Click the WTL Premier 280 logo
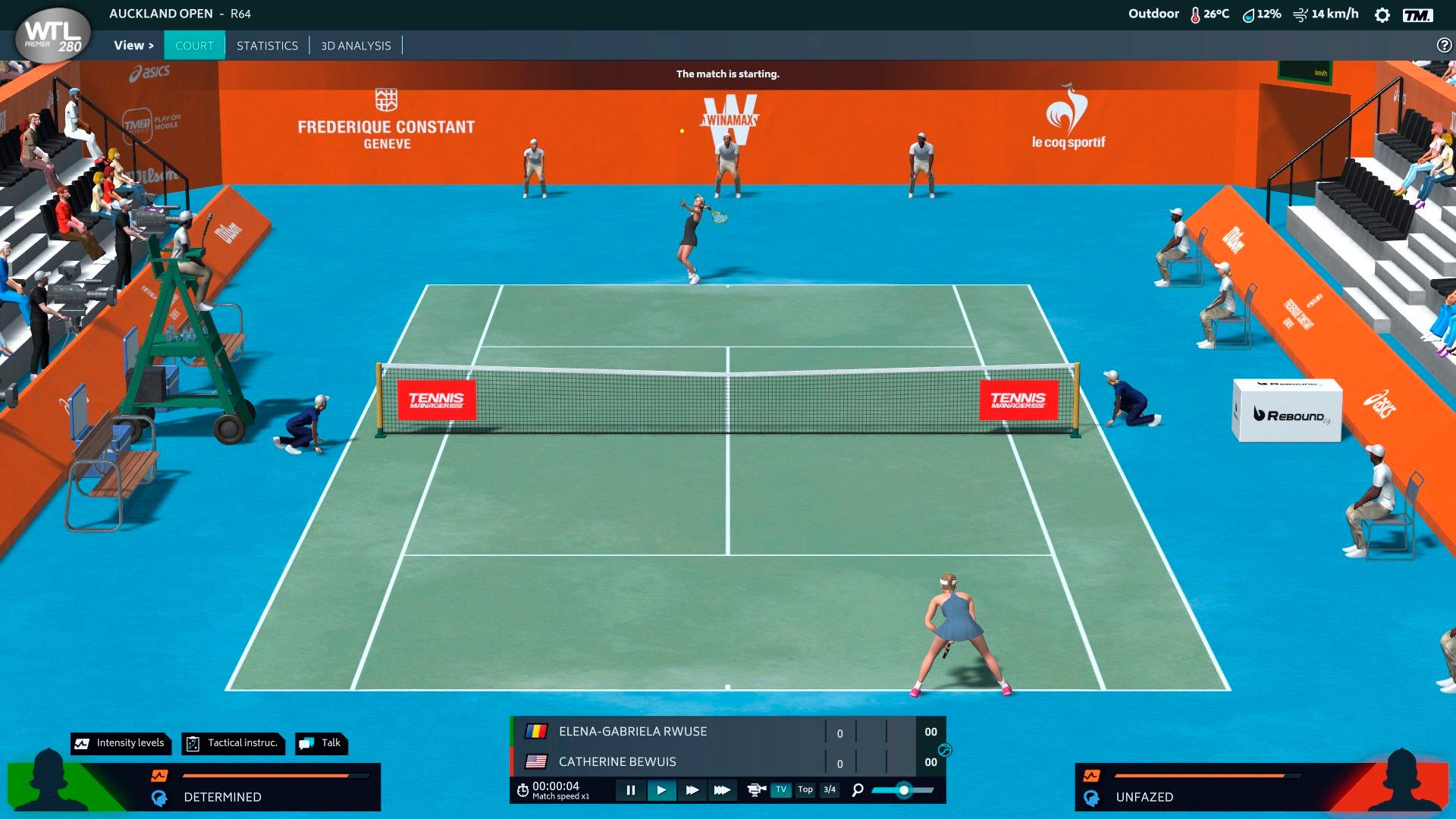 pos(52,36)
